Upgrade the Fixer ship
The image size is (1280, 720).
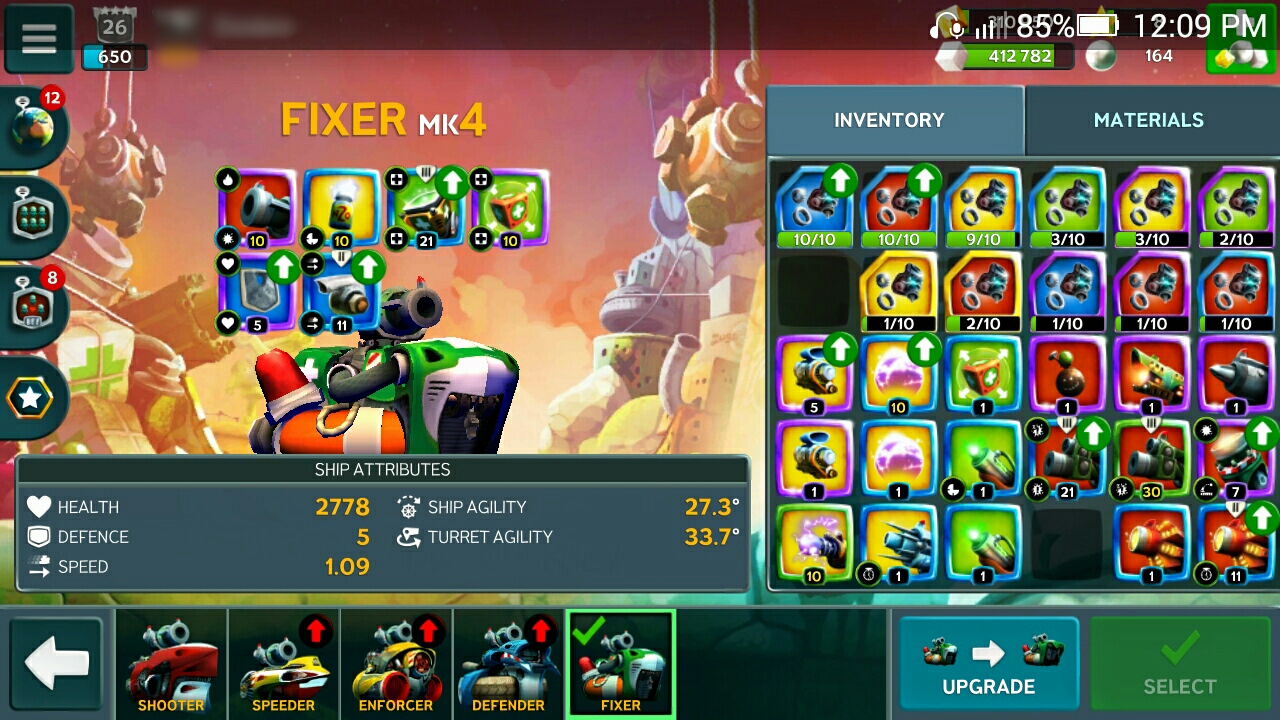click(988, 663)
